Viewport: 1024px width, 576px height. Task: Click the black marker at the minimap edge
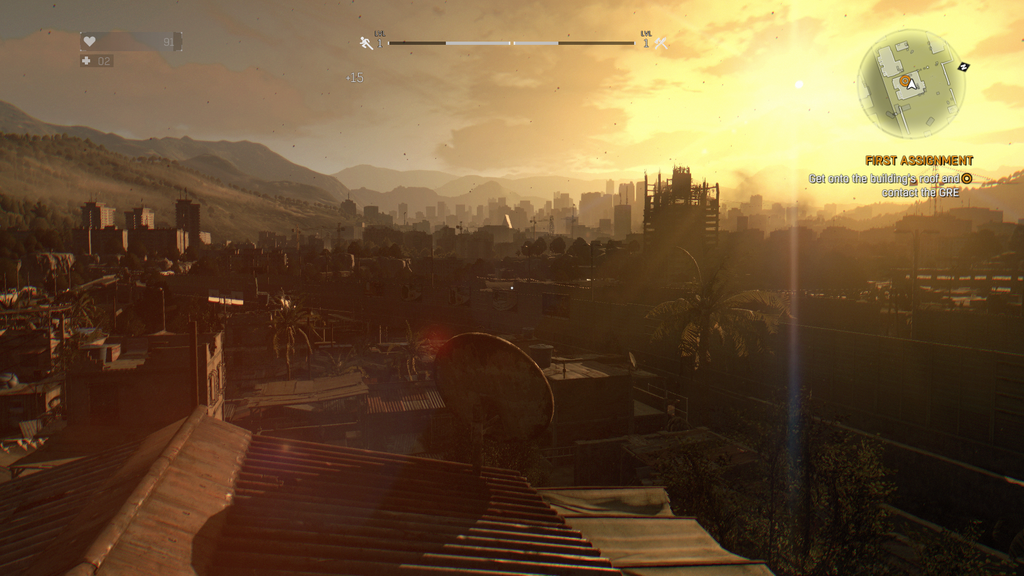coord(963,67)
